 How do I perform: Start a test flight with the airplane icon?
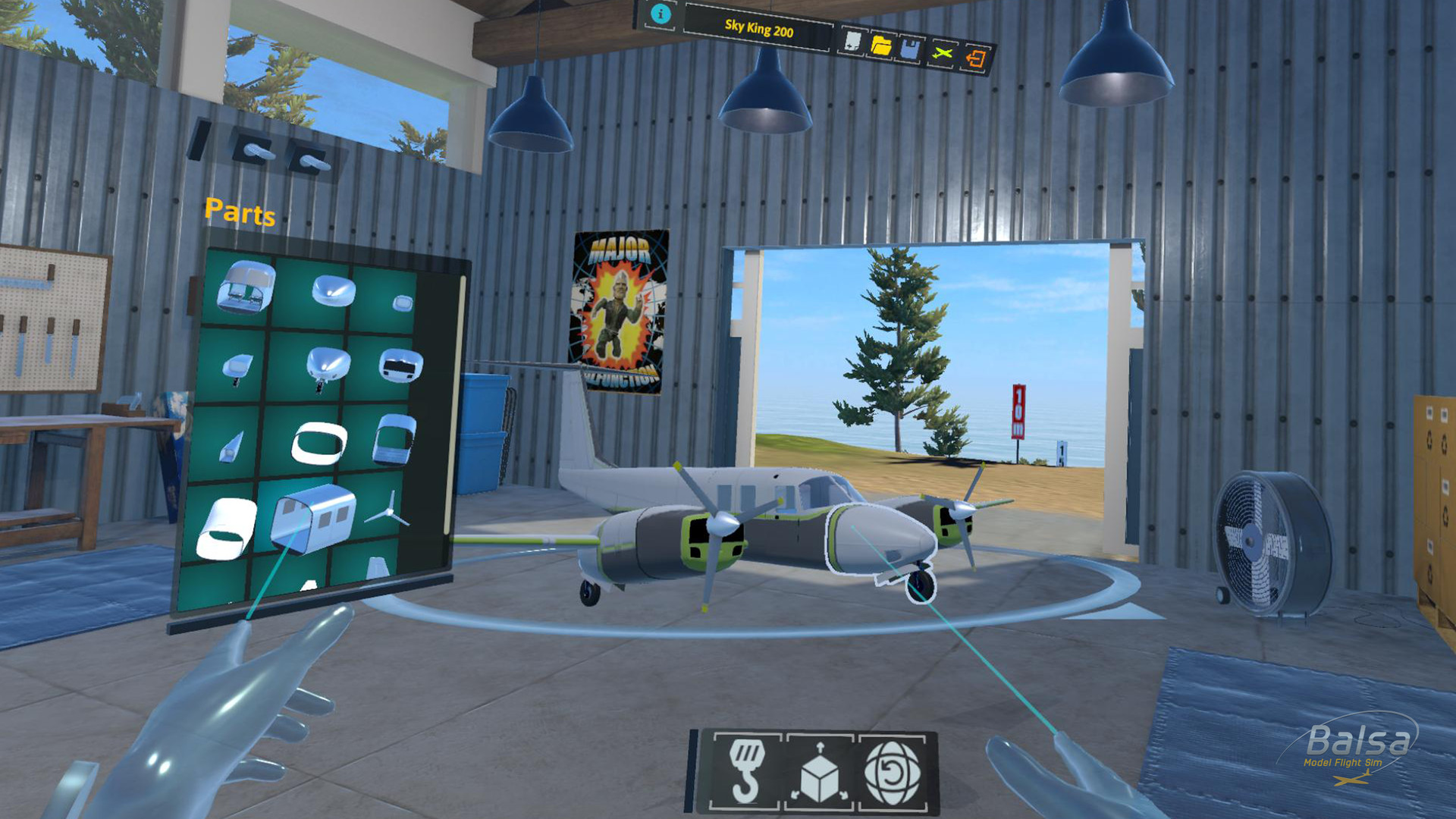coord(943,52)
